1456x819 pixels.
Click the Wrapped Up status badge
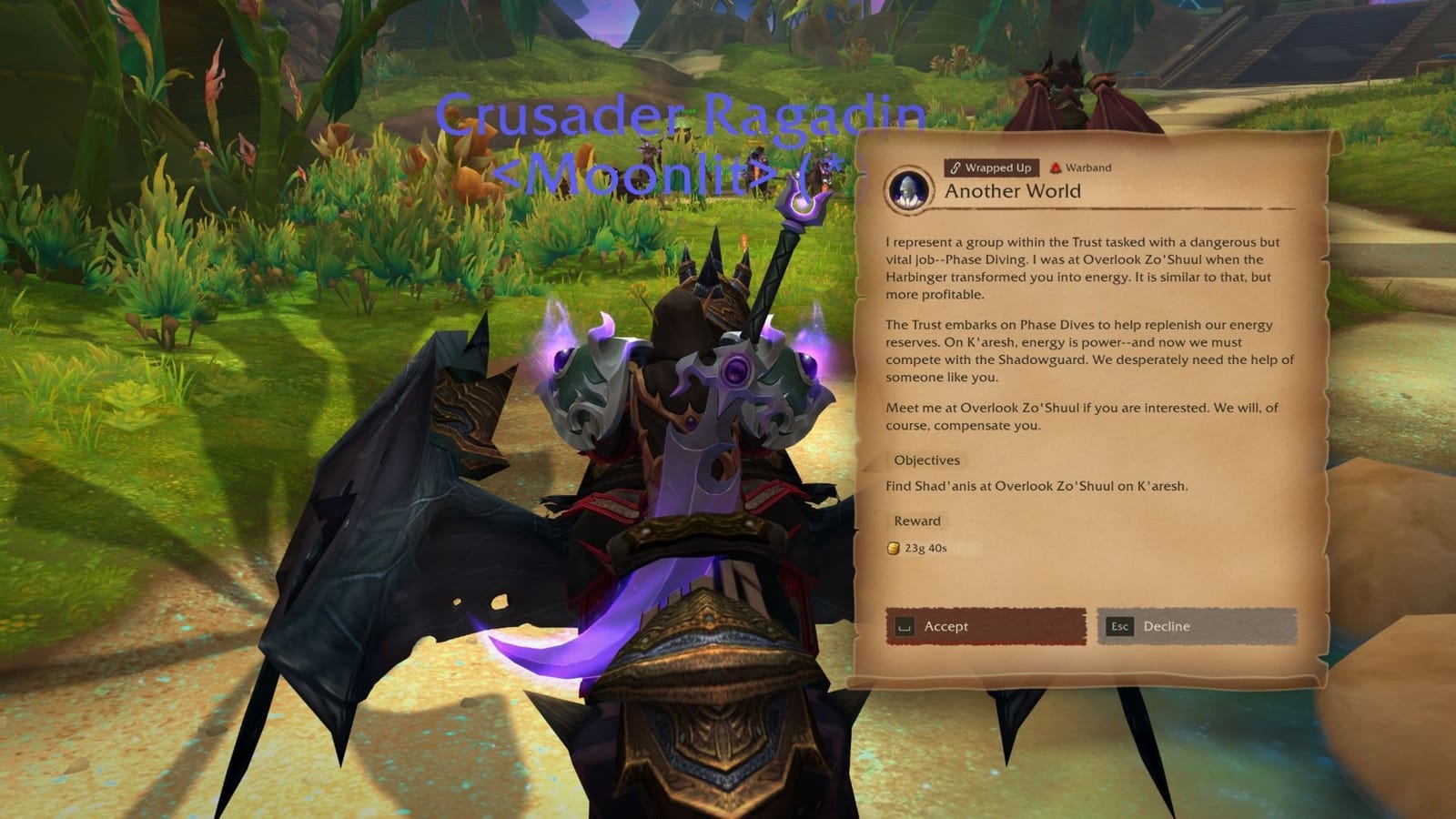click(990, 167)
